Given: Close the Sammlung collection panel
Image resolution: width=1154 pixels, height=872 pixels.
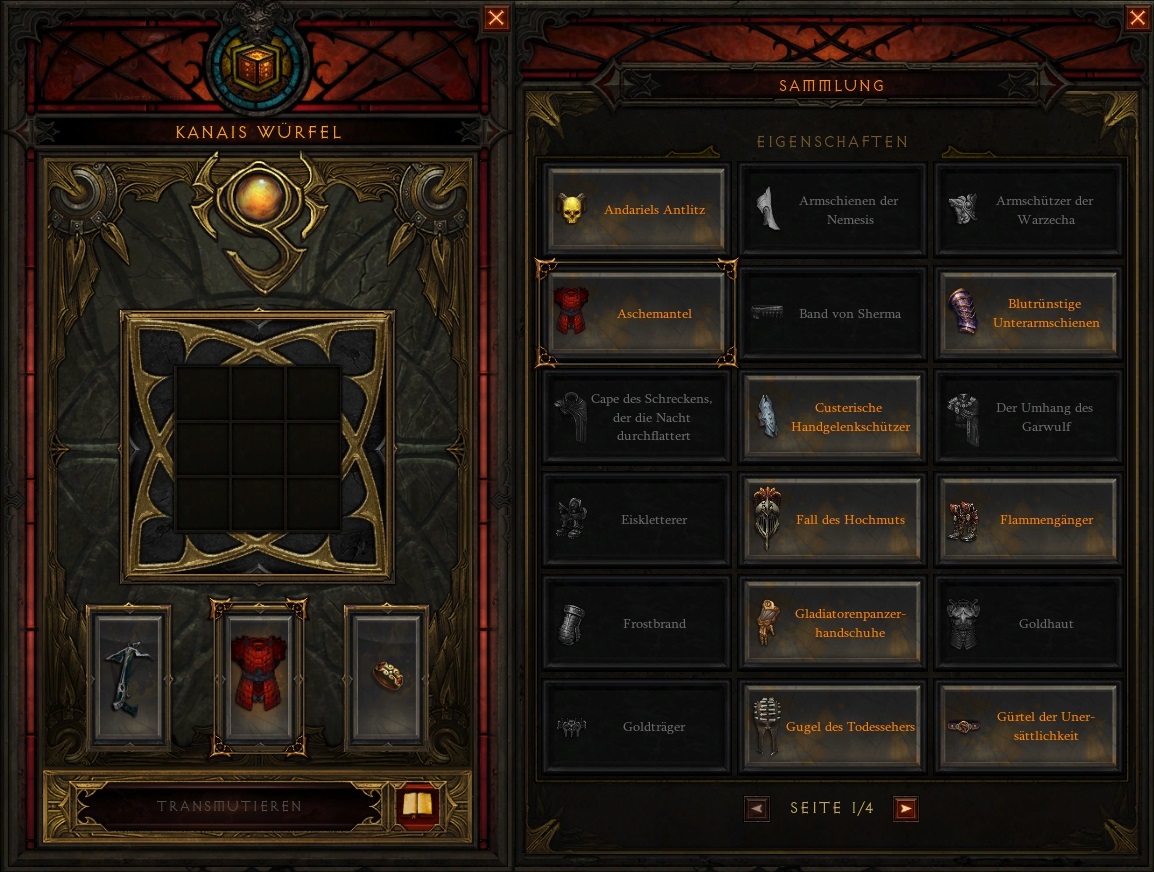Looking at the screenshot, I should (1138, 18).
